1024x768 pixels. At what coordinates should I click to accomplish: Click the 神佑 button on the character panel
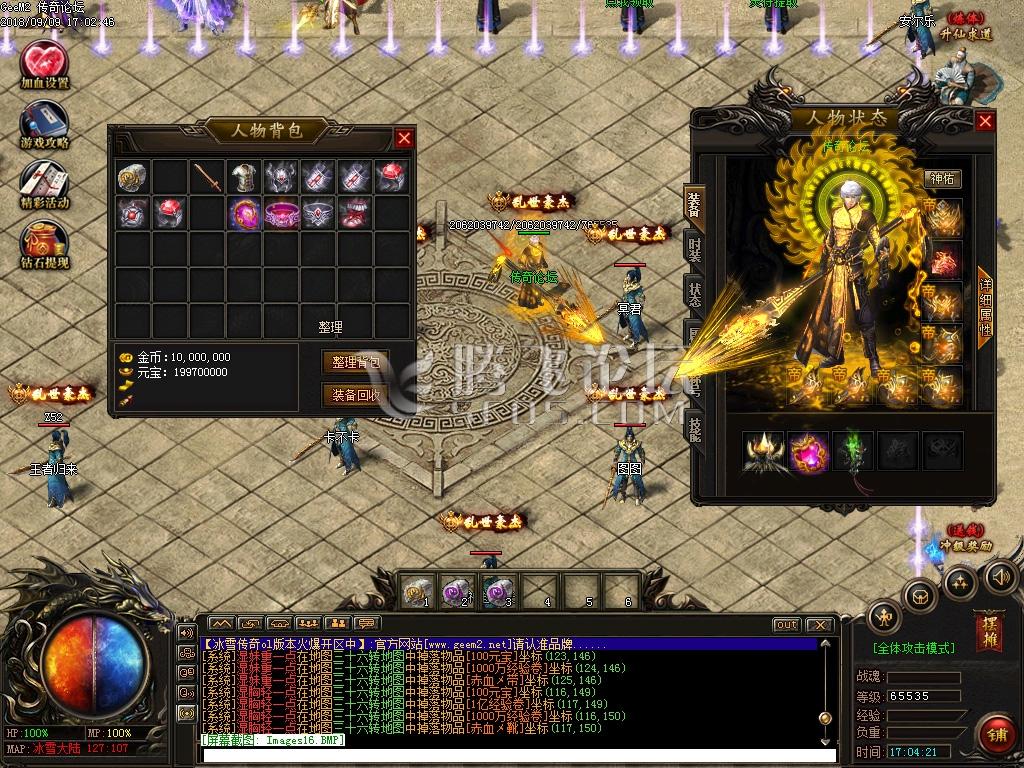pos(942,179)
